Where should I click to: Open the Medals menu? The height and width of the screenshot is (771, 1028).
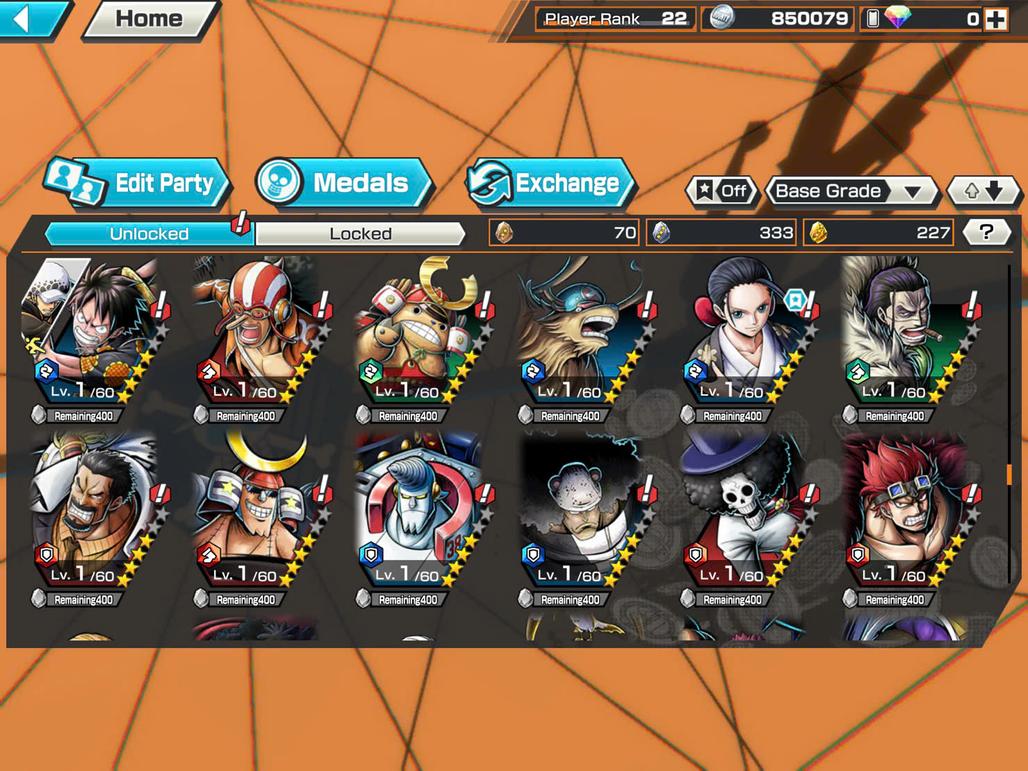pyautogui.click(x=345, y=183)
